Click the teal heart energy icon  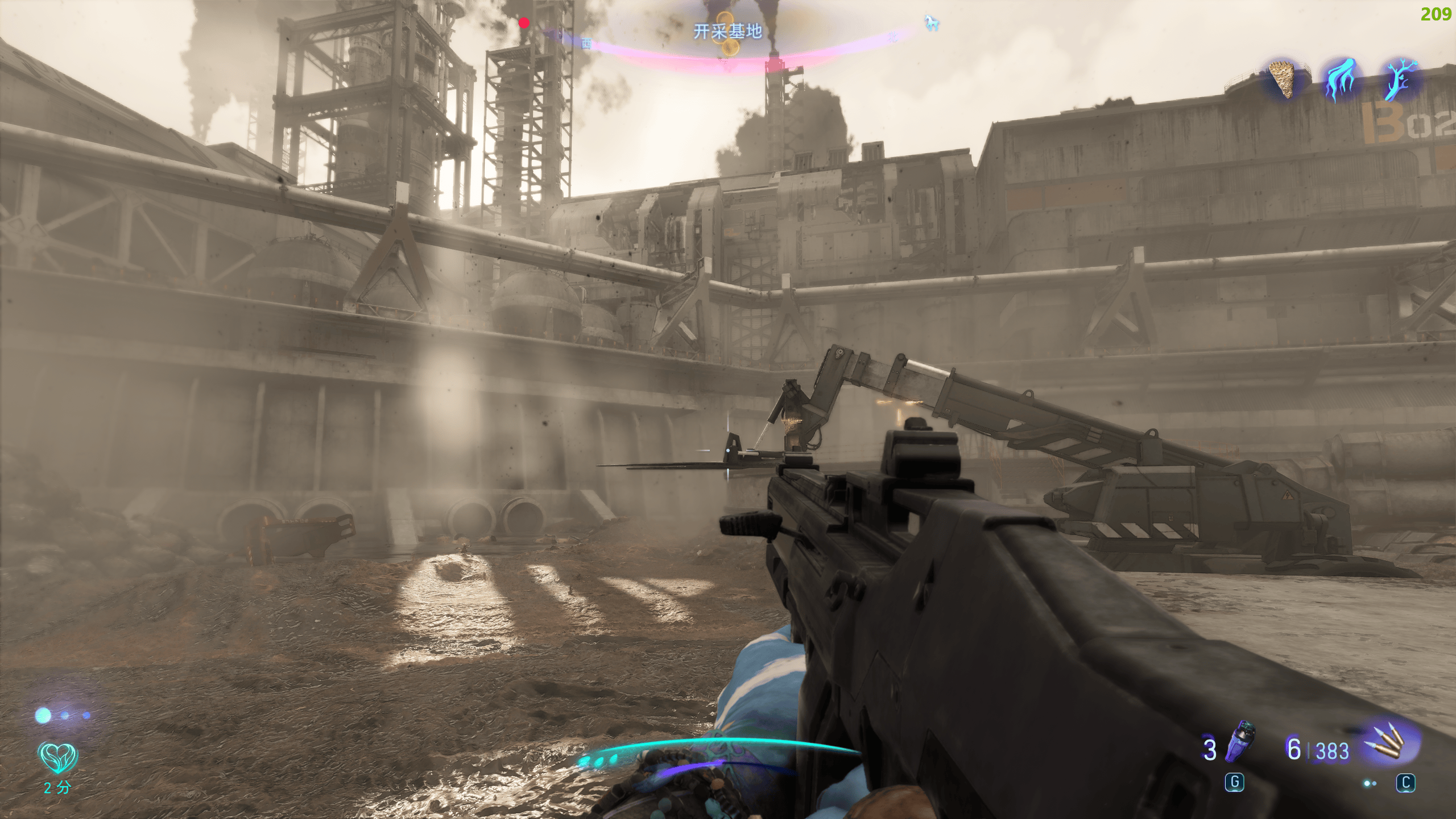tap(57, 757)
